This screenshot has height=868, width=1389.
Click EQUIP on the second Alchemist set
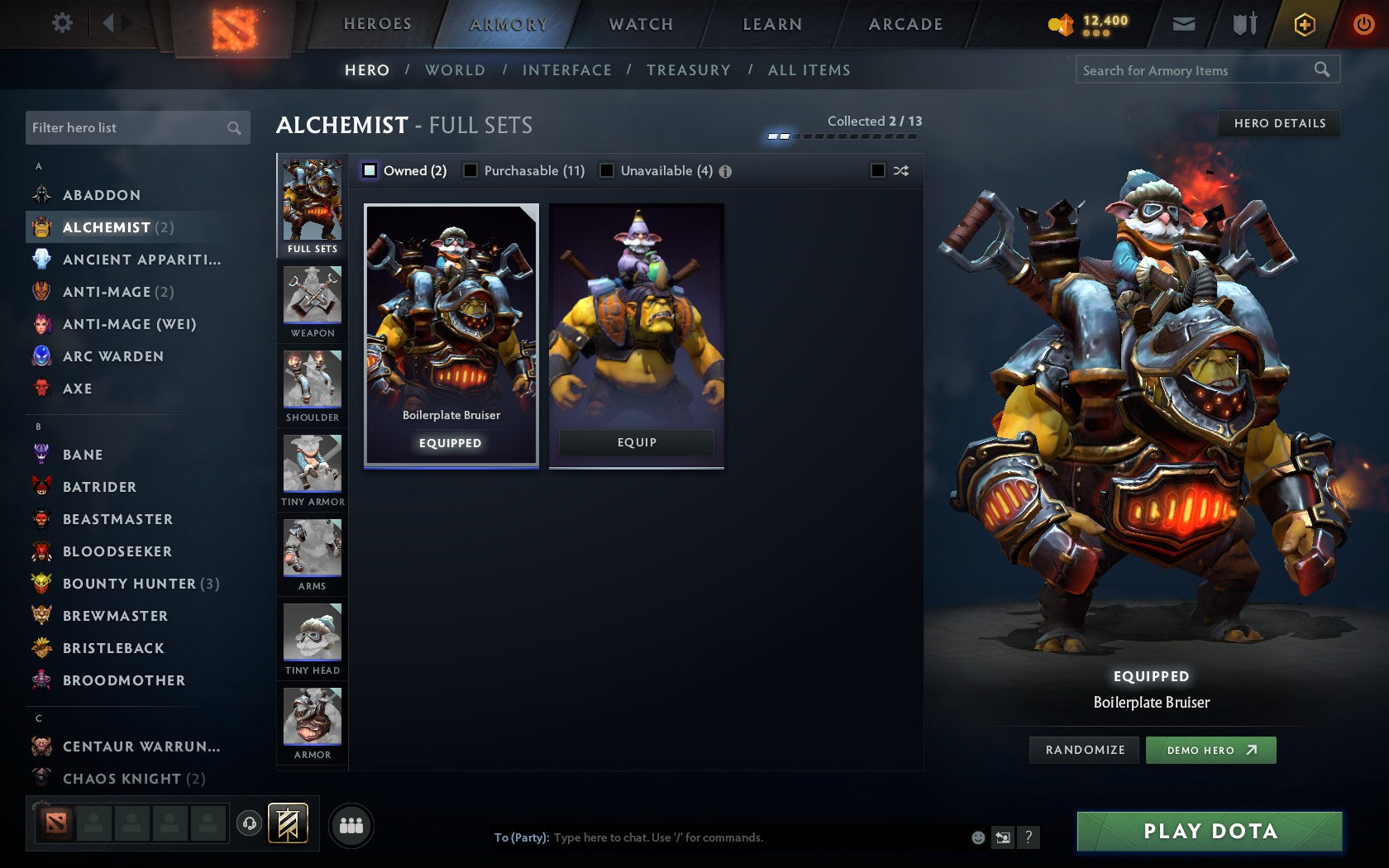(635, 442)
